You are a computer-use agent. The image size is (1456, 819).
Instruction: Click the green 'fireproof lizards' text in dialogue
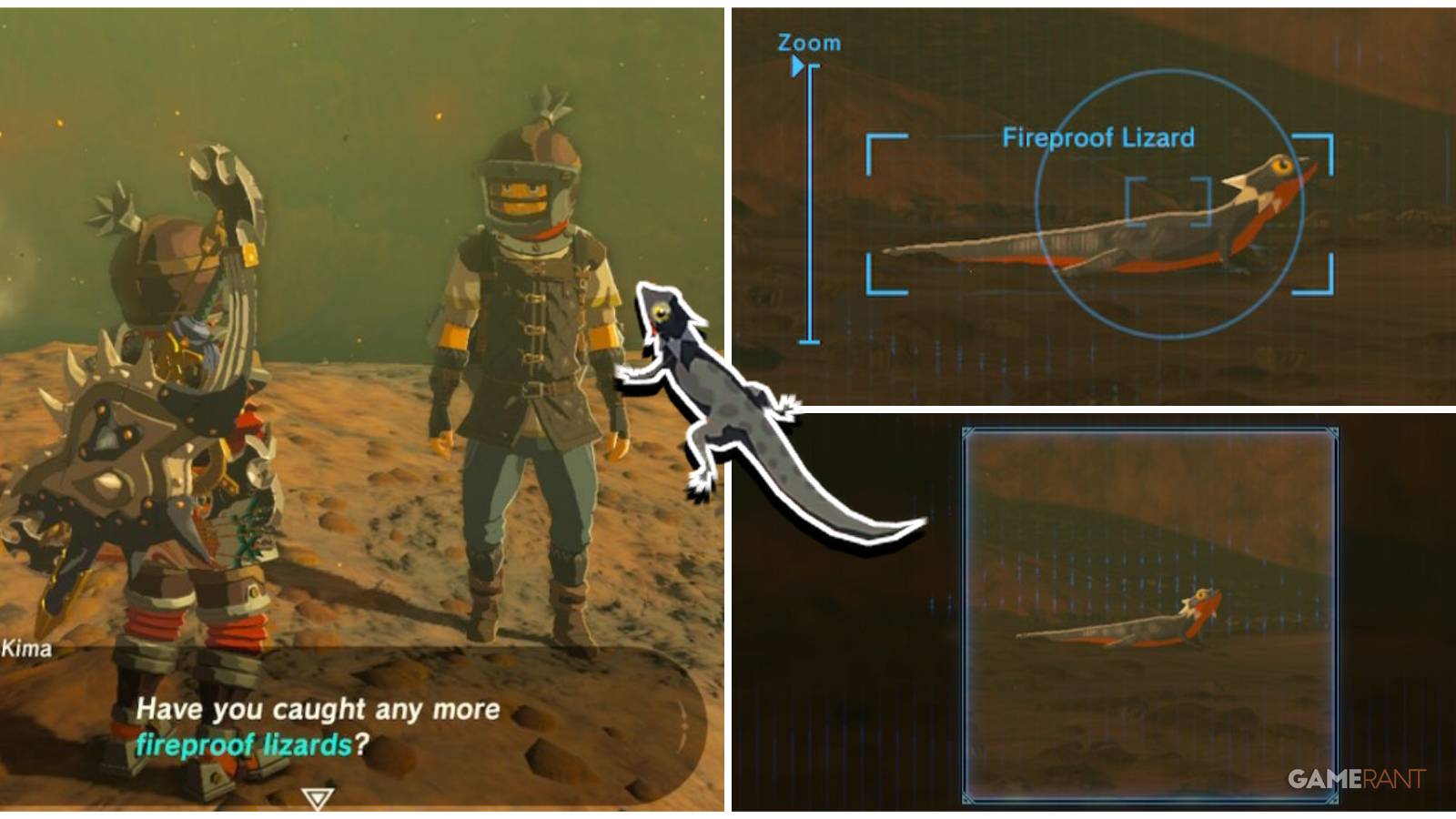click(x=241, y=744)
